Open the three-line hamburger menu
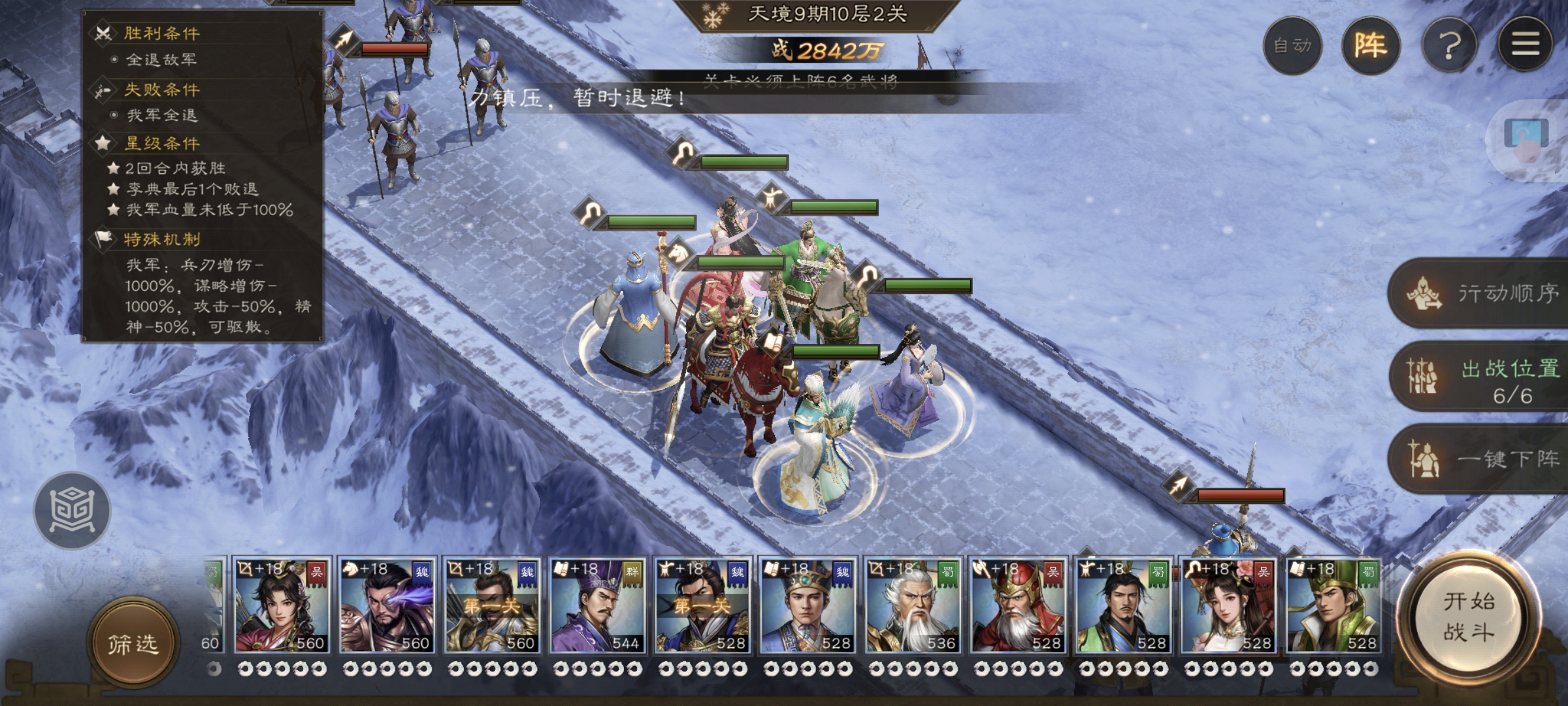Viewport: 1568px width, 706px height. pos(1525,44)
